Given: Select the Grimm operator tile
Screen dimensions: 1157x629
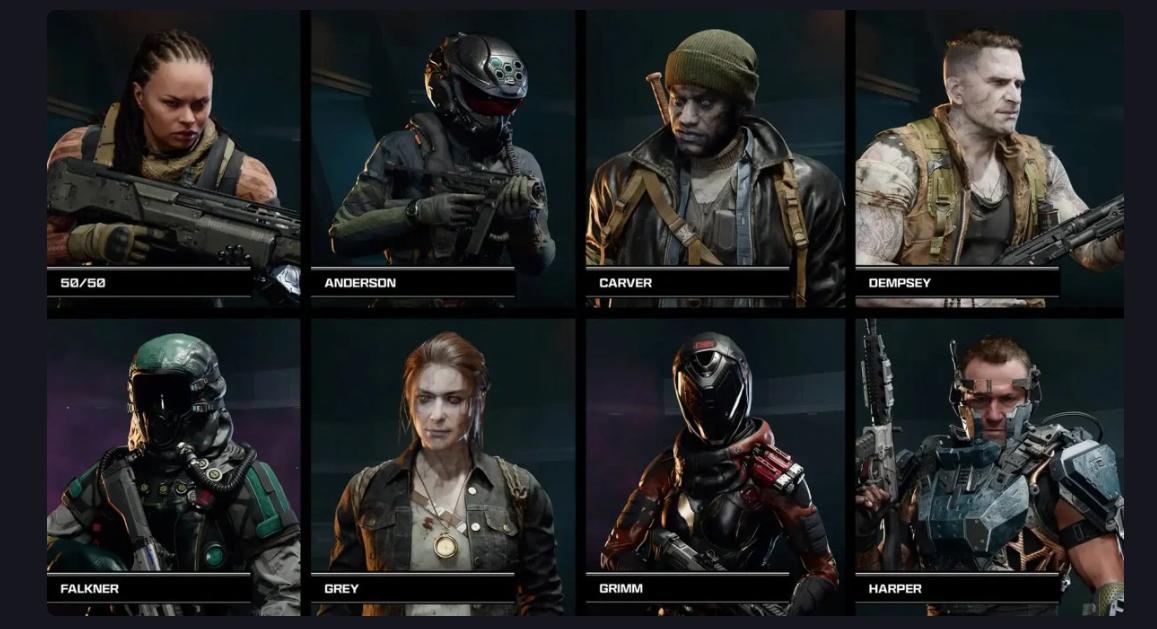Looking at the screenshot, I should click(x=714, y=465).
